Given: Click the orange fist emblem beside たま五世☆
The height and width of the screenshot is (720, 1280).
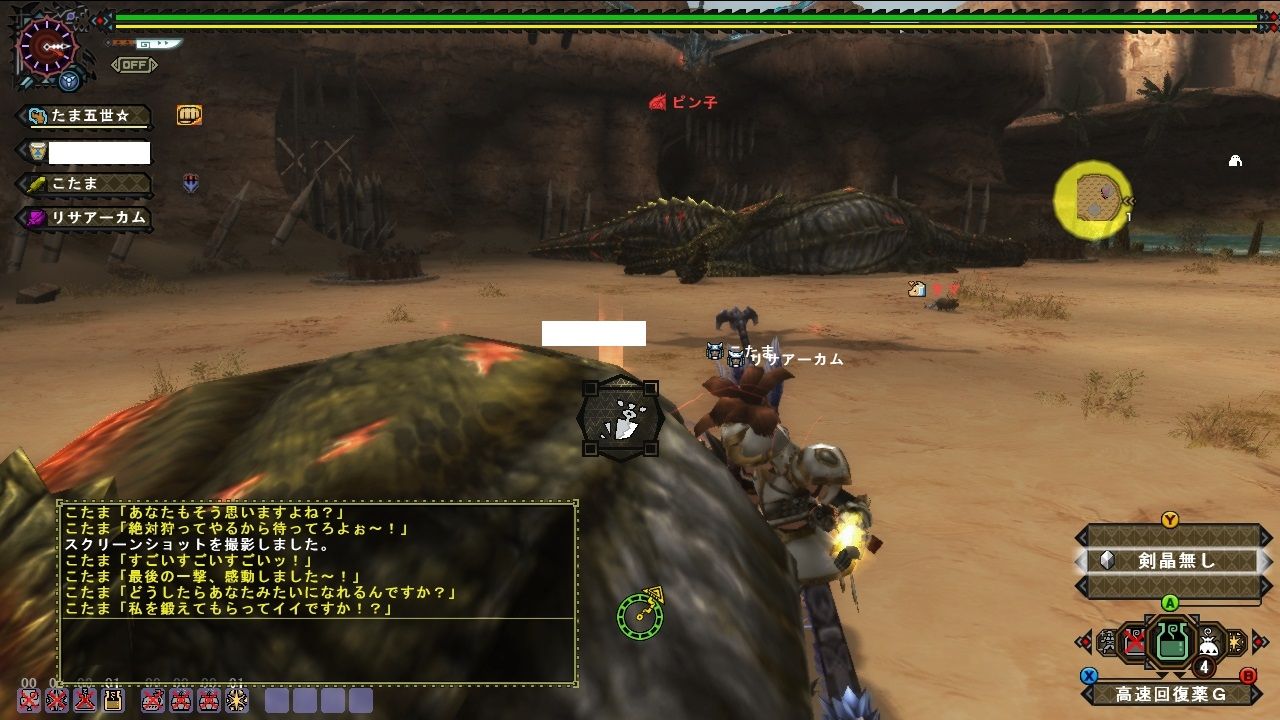Looking at the screenshot, I should tap(188, 115).
